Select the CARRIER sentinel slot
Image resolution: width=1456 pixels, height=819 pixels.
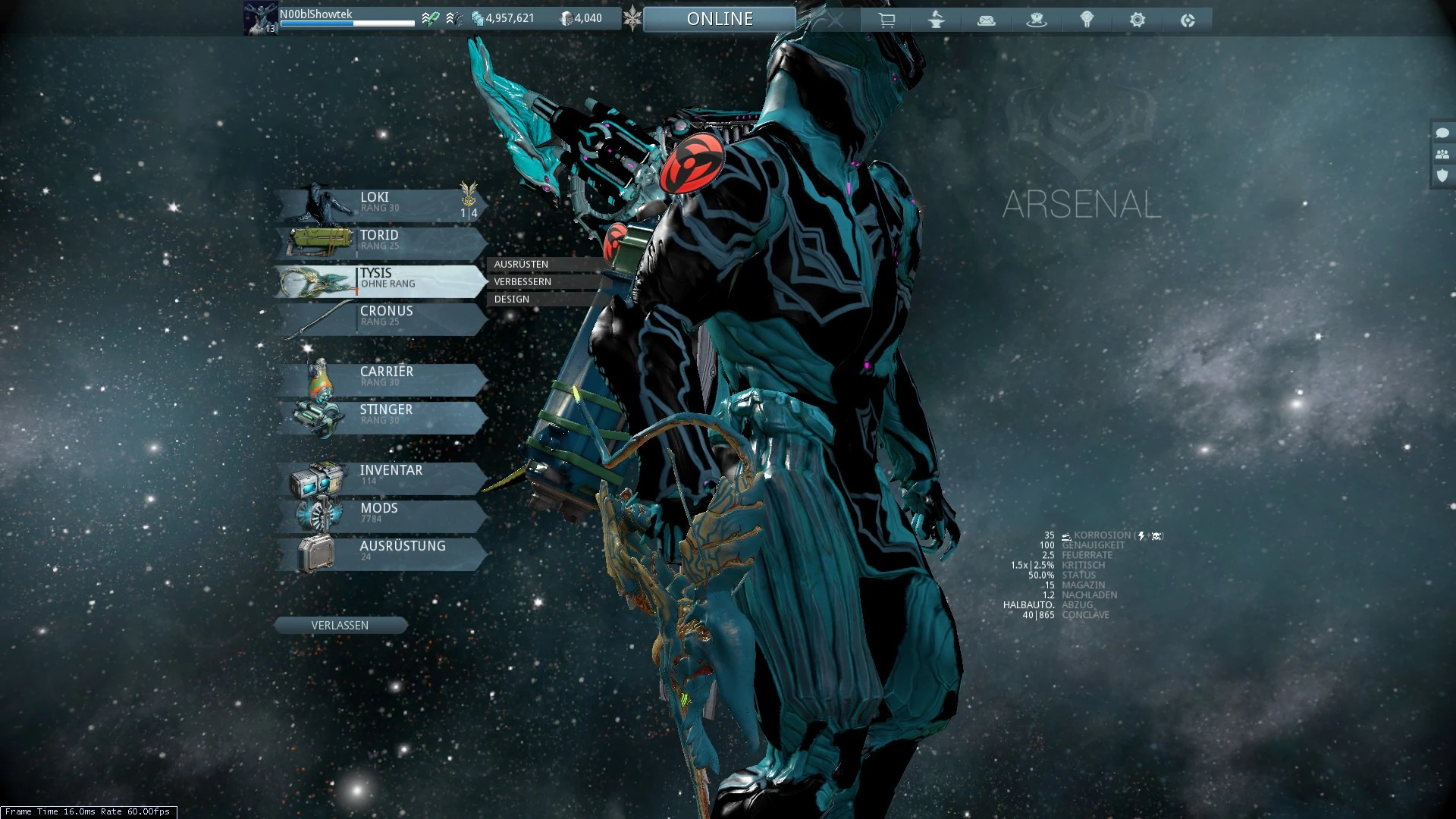pyautogui.click(x=387, y=376)
